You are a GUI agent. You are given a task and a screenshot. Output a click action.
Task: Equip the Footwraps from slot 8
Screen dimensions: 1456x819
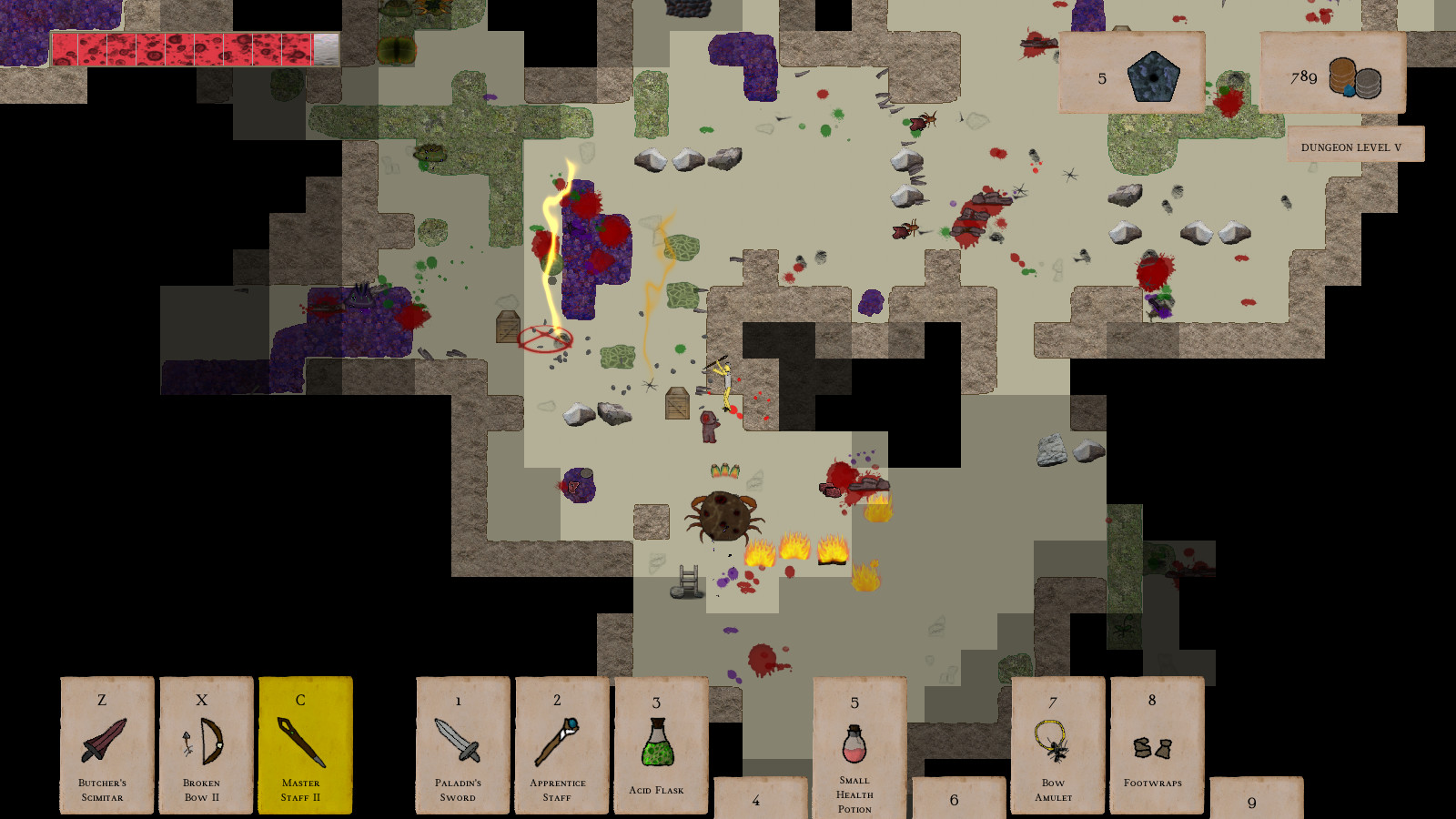pos(1152,746)
